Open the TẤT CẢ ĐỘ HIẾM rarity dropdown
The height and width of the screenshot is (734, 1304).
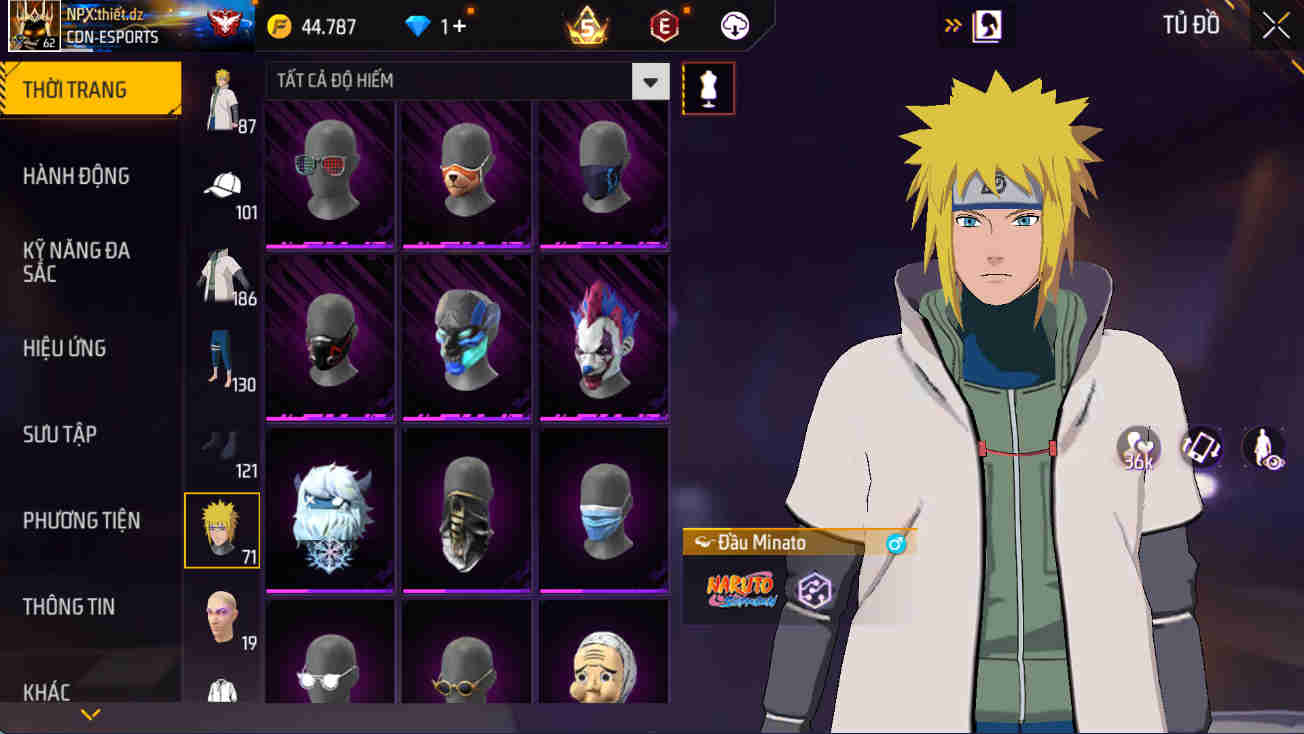coord(649,81)
